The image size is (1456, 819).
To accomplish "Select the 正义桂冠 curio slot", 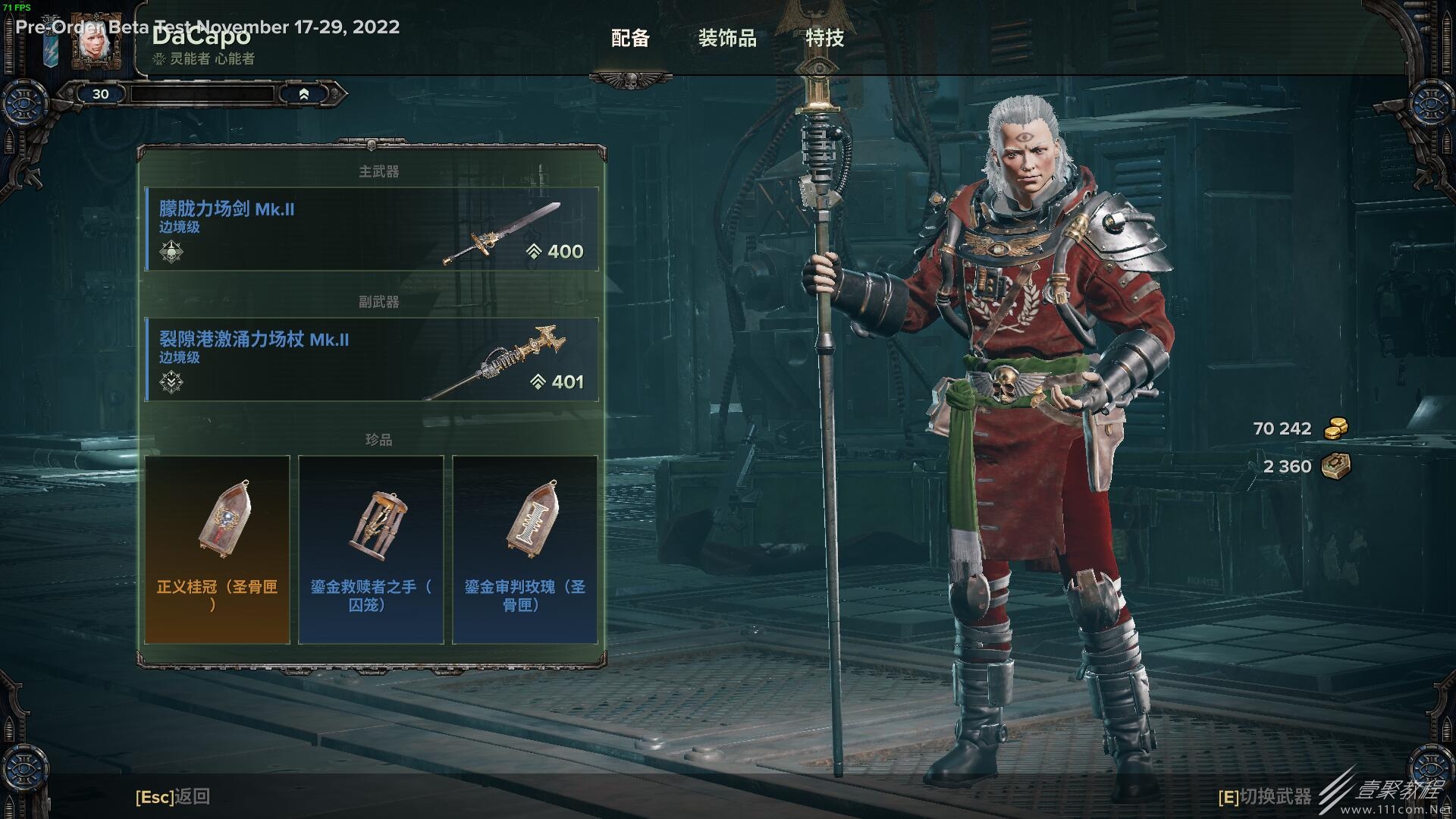I will coord(217,549).
